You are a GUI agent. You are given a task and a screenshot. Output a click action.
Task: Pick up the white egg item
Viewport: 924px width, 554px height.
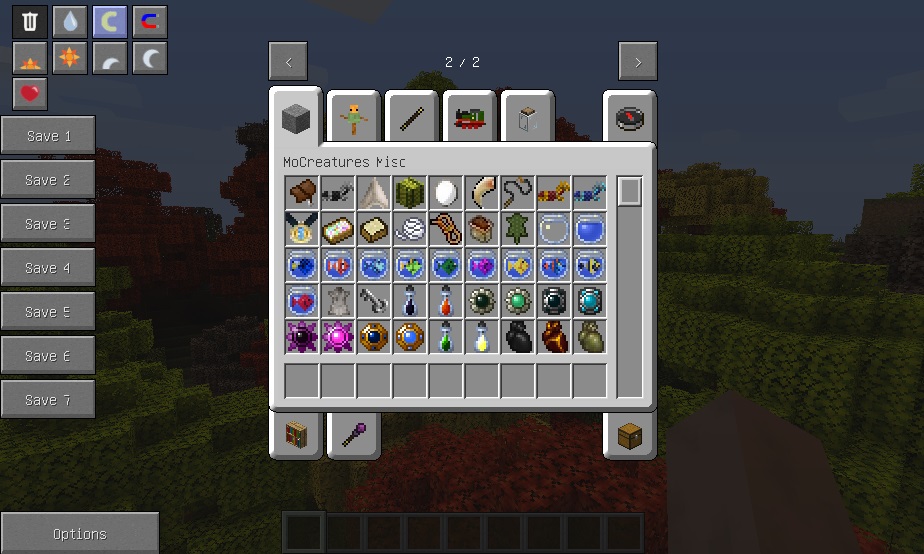[x=446, y=192]
